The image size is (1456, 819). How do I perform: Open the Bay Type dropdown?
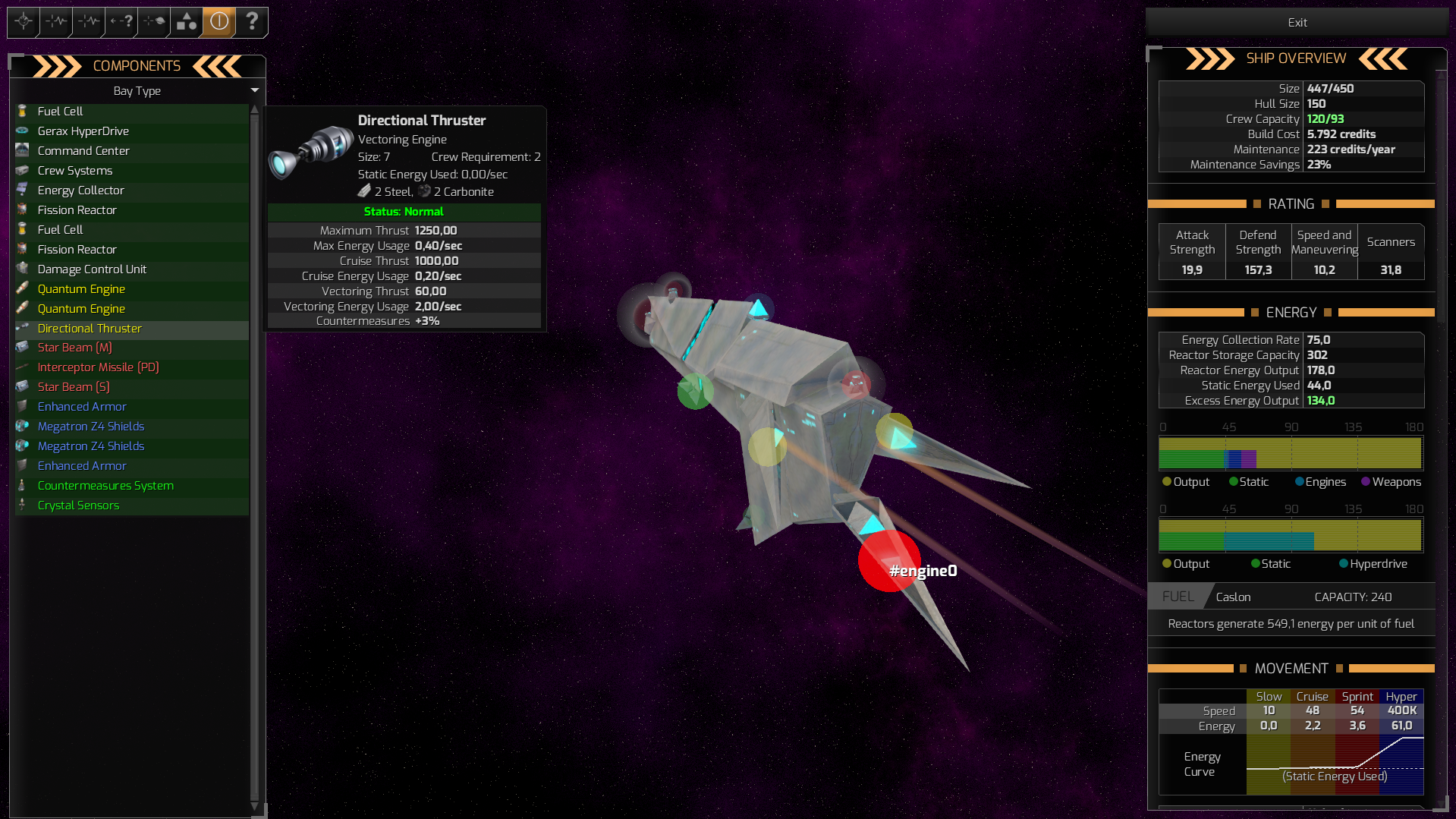[x=137, y=90]
